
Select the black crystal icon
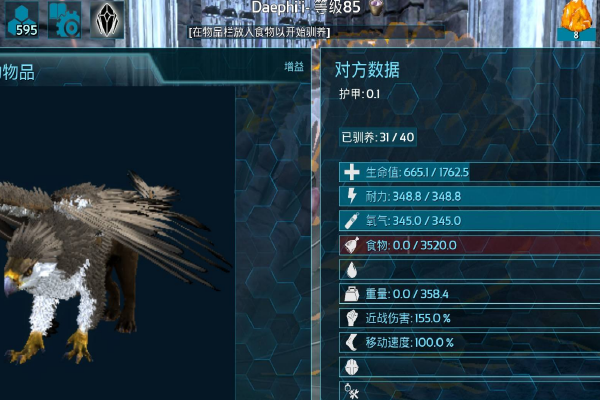(108, 20)
